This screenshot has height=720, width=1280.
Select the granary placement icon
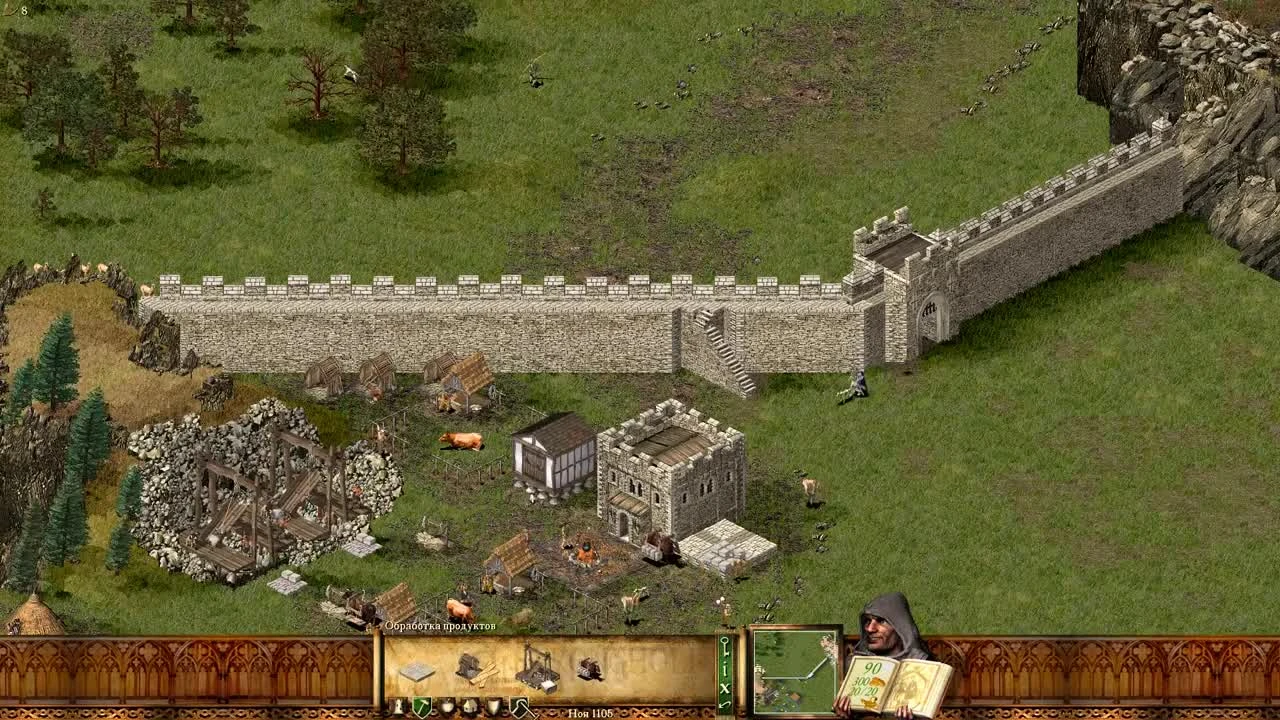(415, 672)
